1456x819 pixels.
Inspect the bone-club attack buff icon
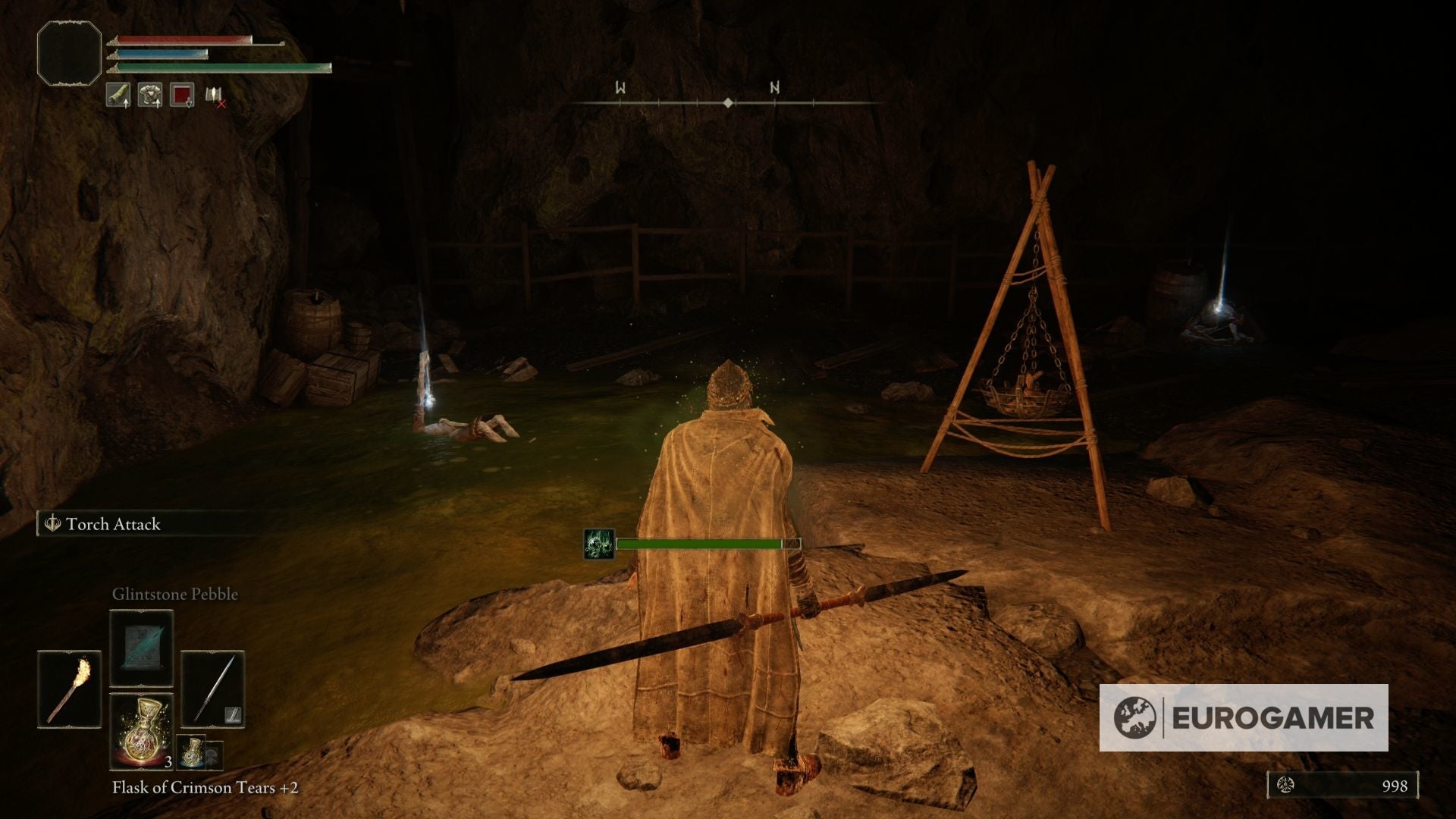tap(118, 95)
